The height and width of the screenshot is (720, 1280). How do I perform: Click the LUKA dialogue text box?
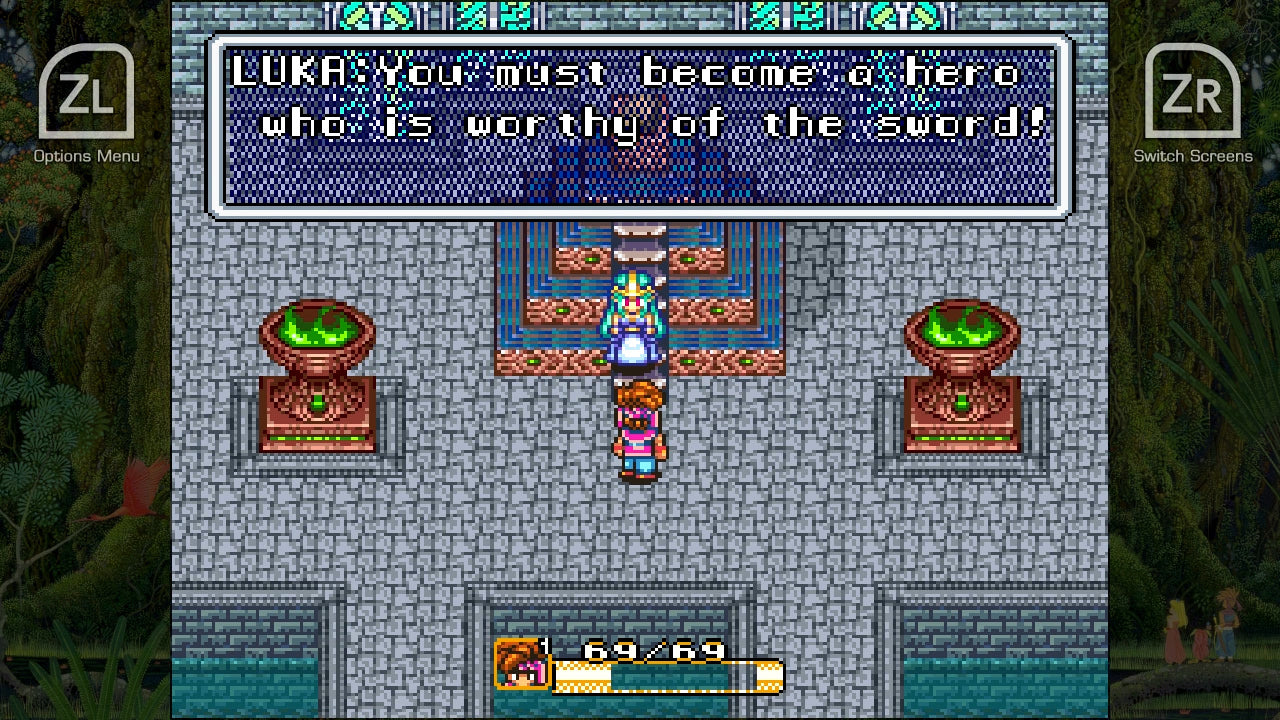(x=640, y=125)
